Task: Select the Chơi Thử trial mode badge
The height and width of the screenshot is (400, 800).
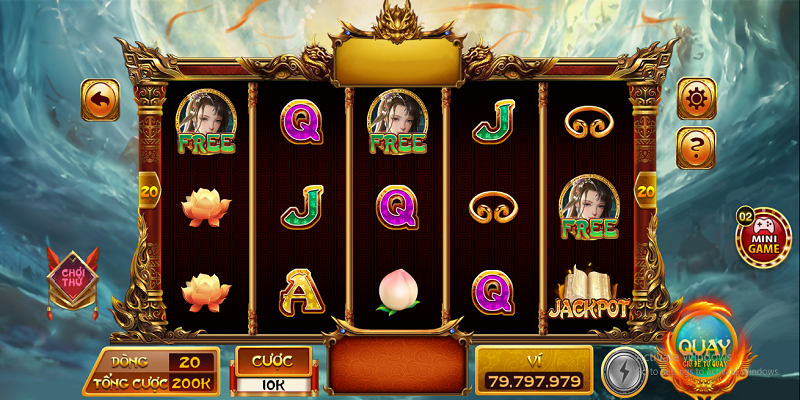Action: 71,278
